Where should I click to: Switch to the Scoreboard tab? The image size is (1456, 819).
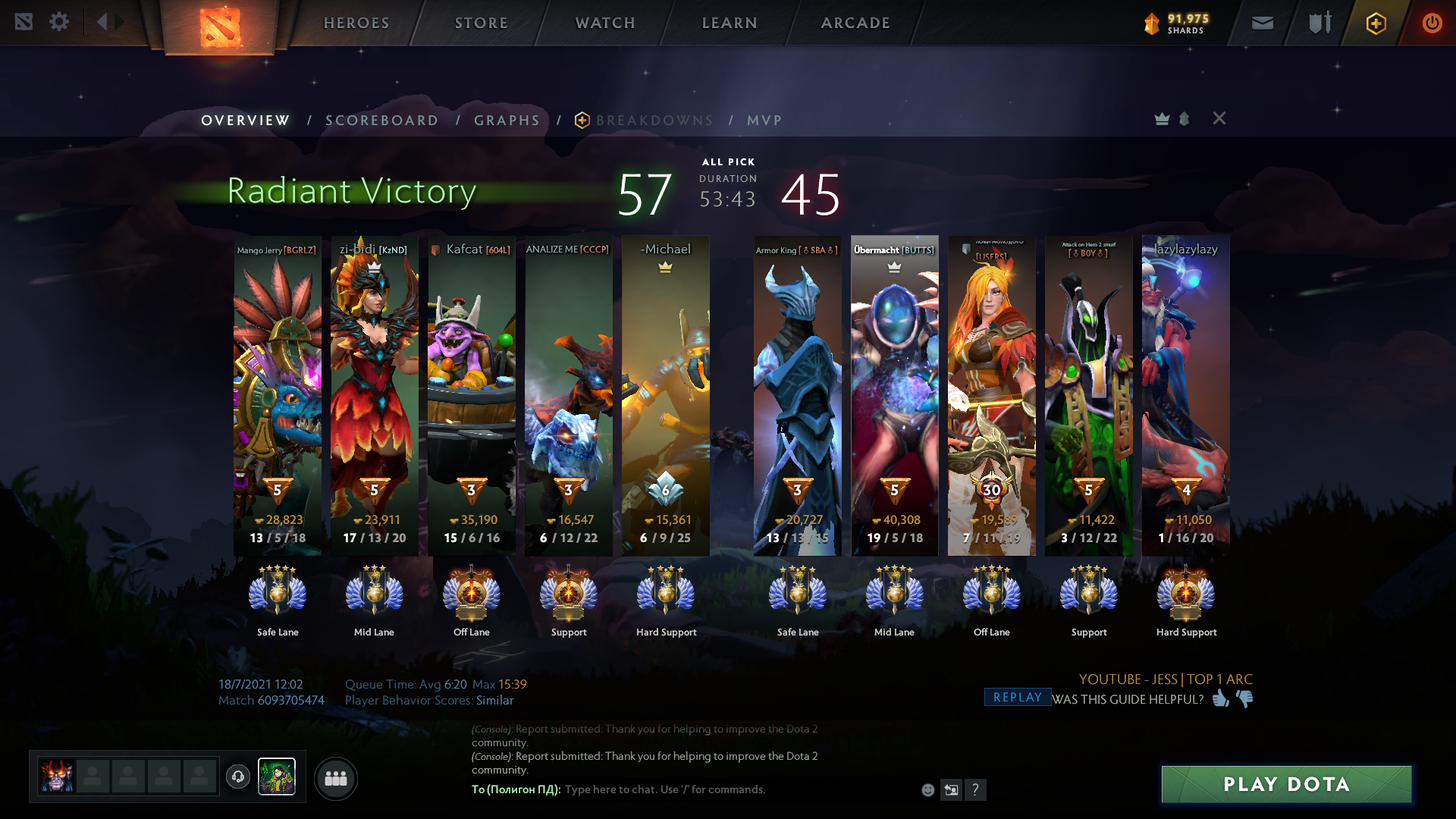click(381, 121)
